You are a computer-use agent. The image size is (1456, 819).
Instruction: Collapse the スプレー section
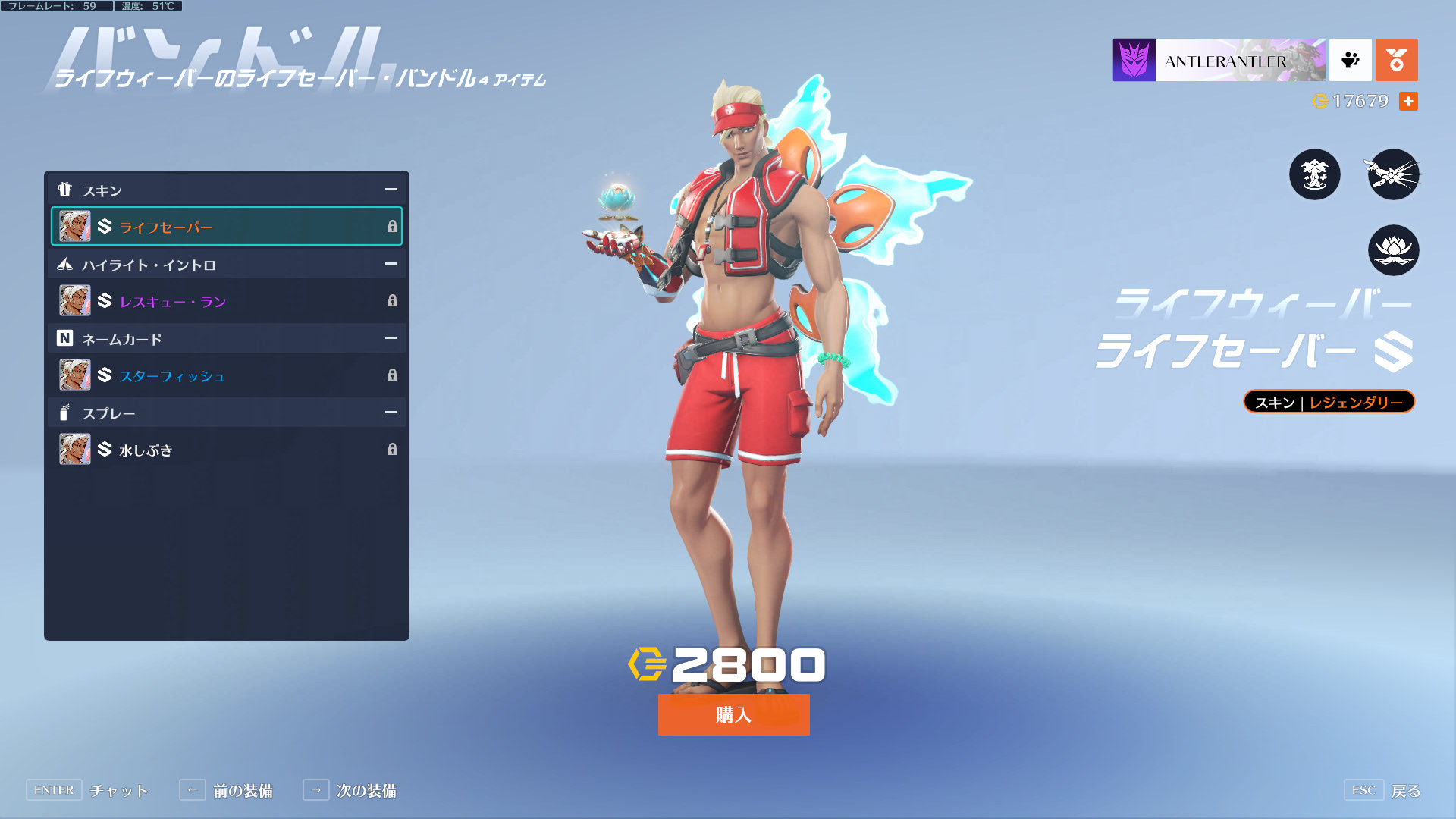(x=391, y=413)
